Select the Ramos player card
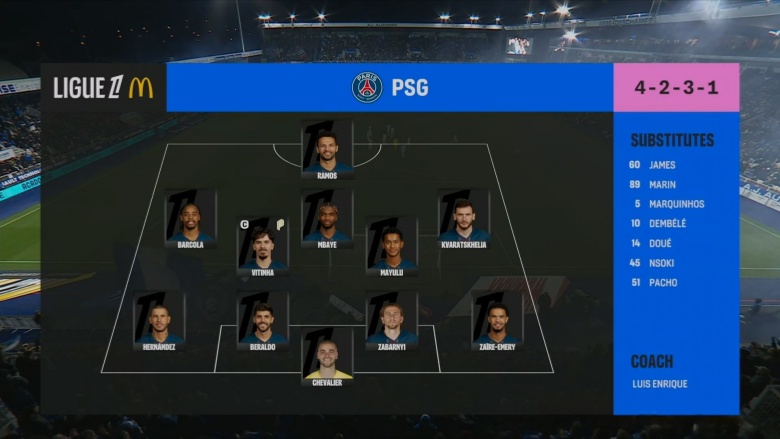This screenshot has height=439, width=780. click(x=327, y=149)
